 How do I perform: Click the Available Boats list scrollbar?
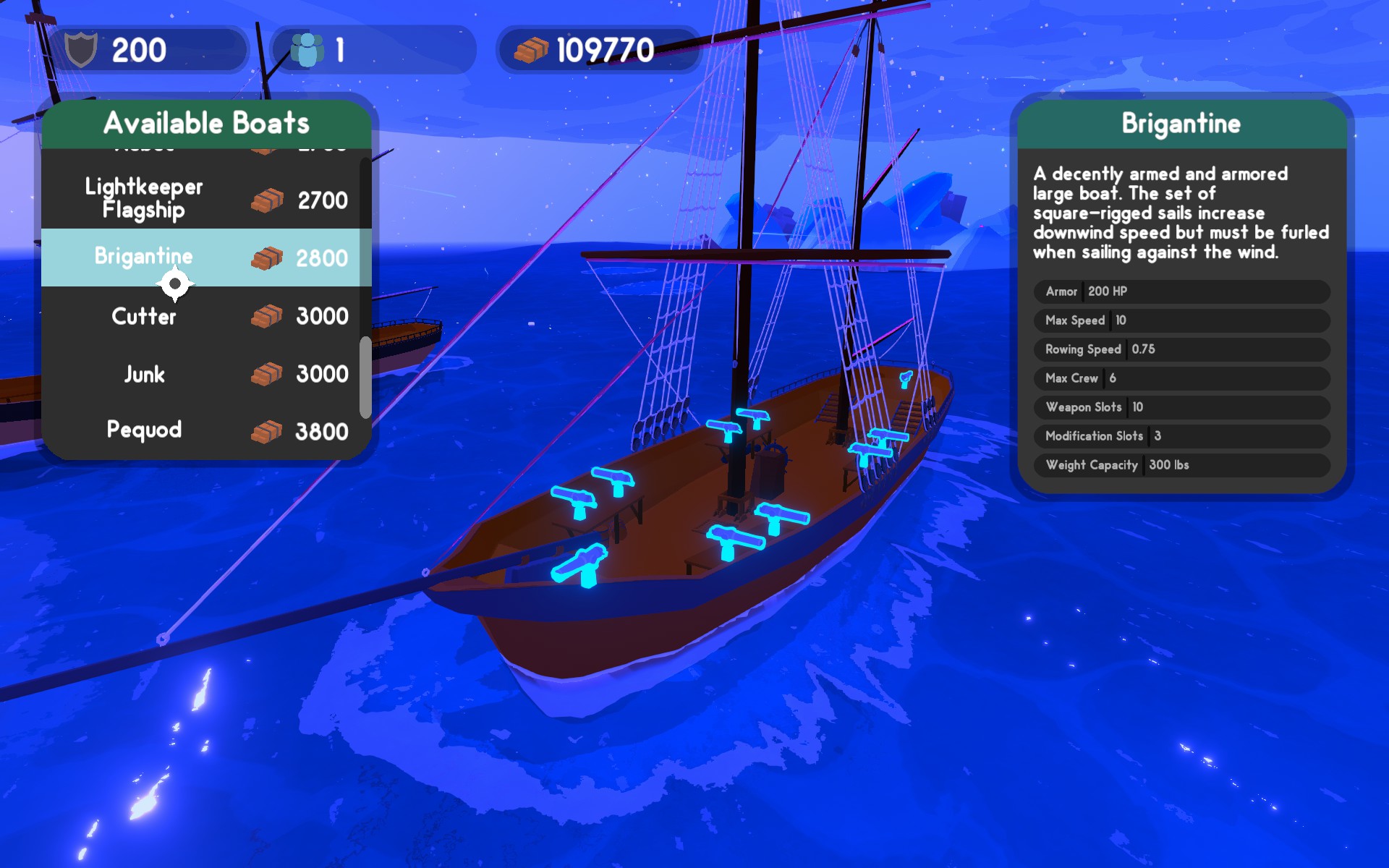tap(365, 377)
